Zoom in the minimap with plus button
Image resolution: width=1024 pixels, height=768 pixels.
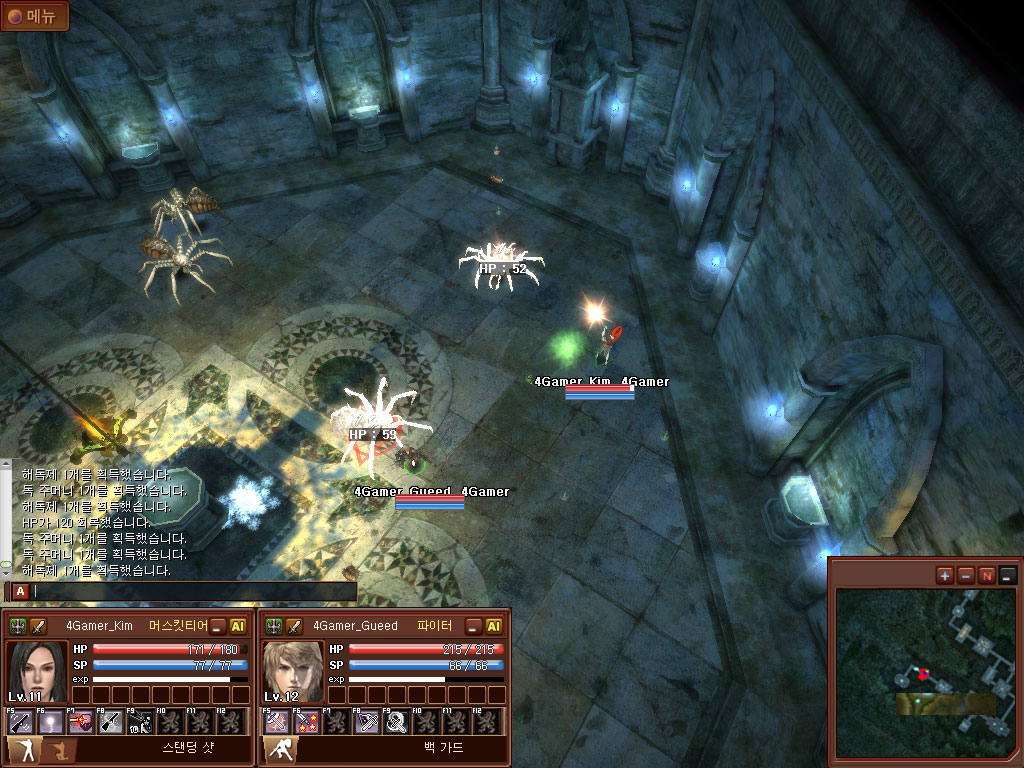point(945,575)
